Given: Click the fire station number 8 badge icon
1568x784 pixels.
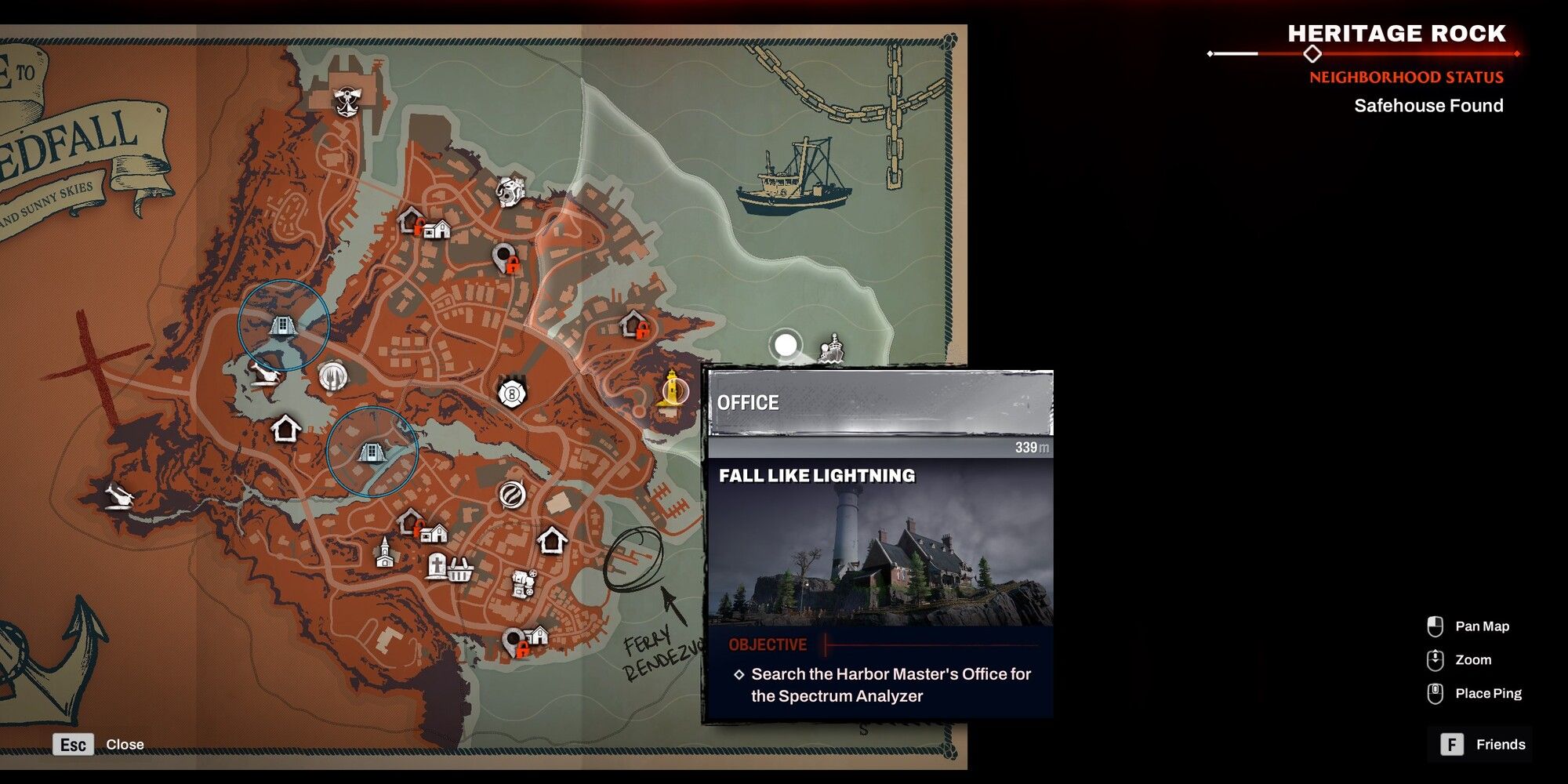Looking at the screenshot, I should coord(510,392).
